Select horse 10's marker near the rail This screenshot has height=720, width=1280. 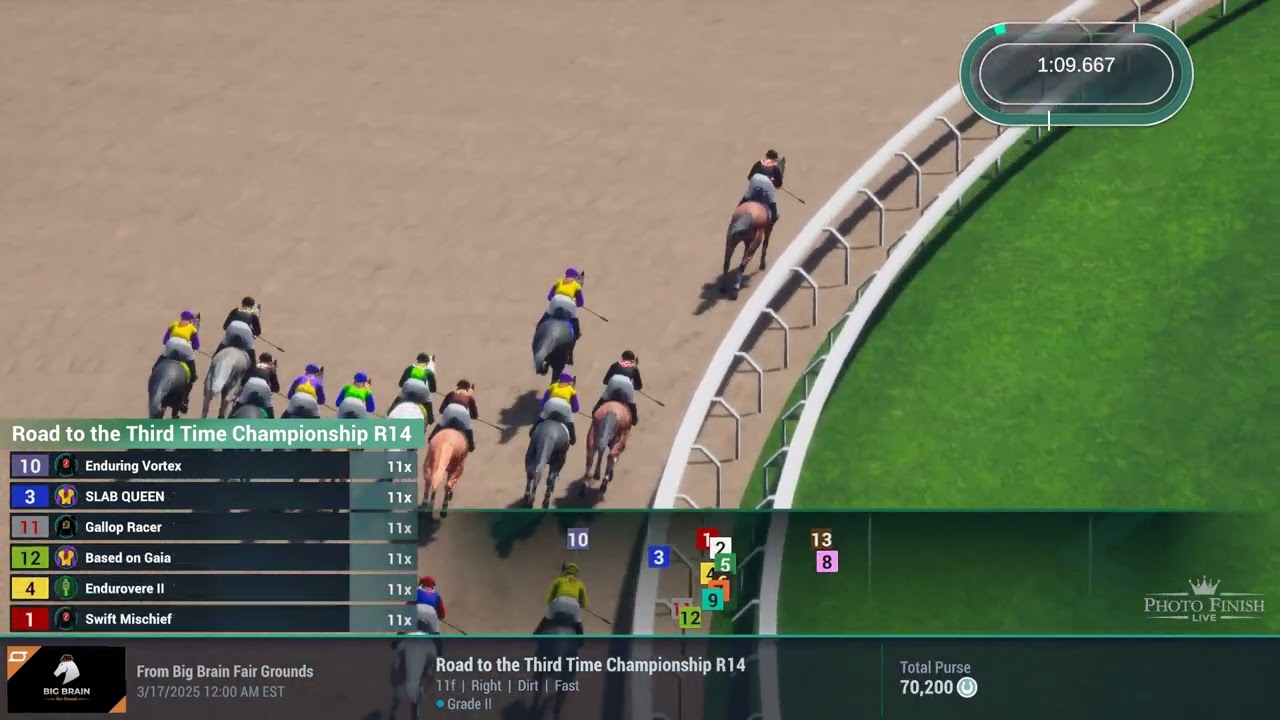coord(577,540)
